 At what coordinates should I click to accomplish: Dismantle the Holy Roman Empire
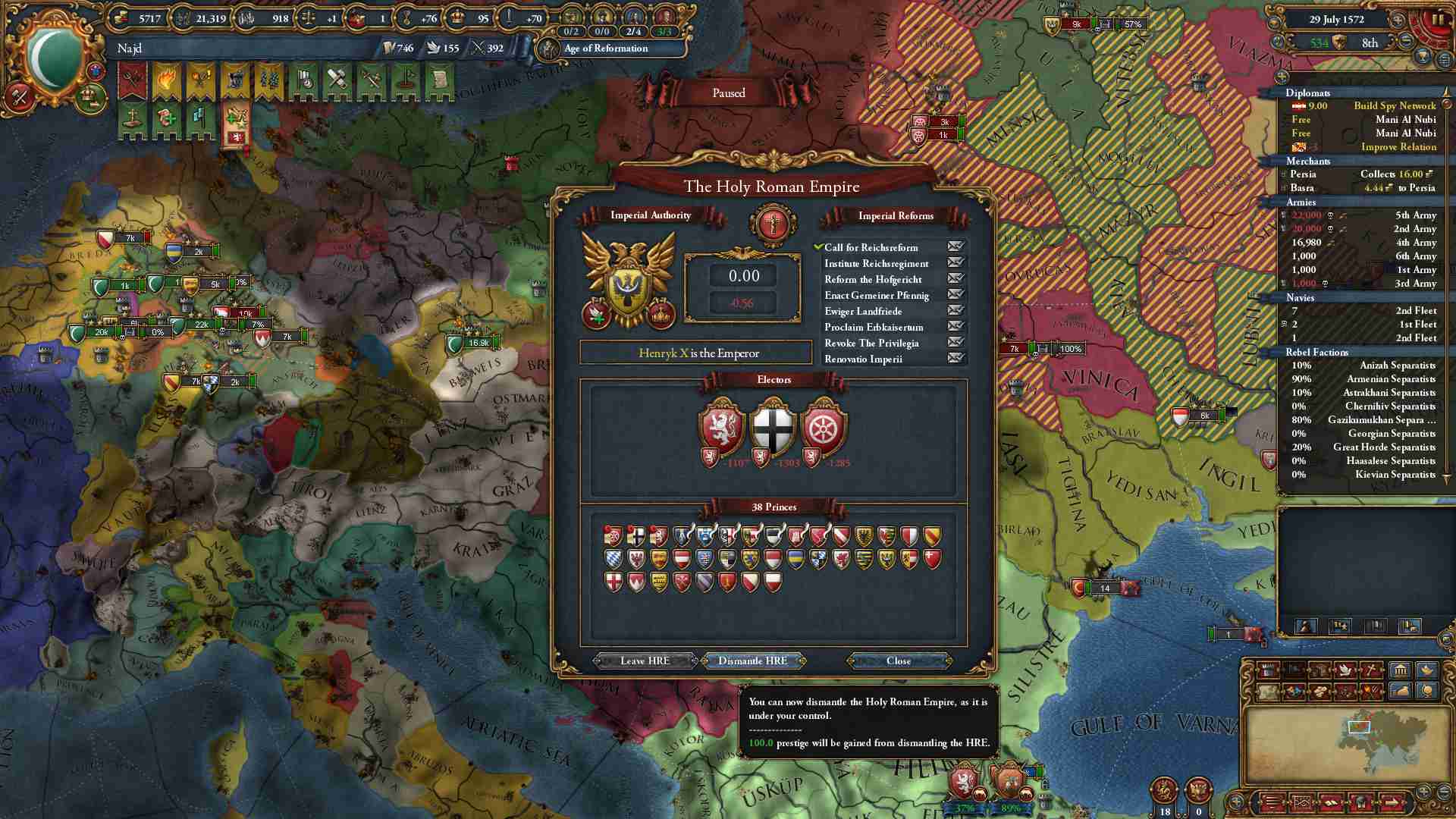pyautogui.click(x=752, y=661)
